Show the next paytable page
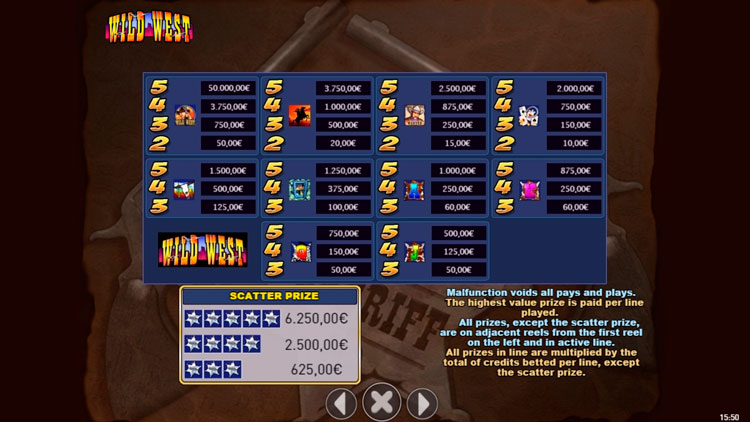 (x=421, y=403)
